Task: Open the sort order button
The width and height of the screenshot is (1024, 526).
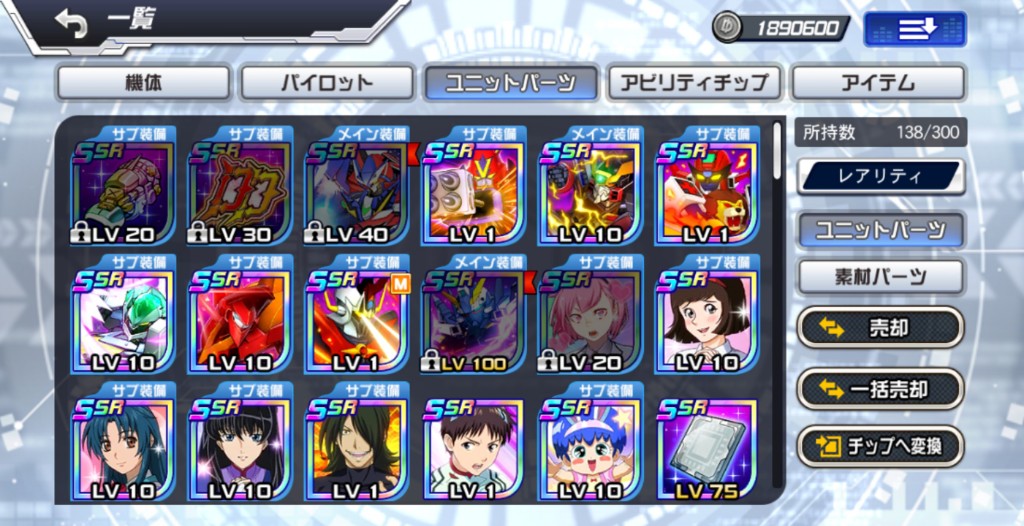Action: (914, 29)
